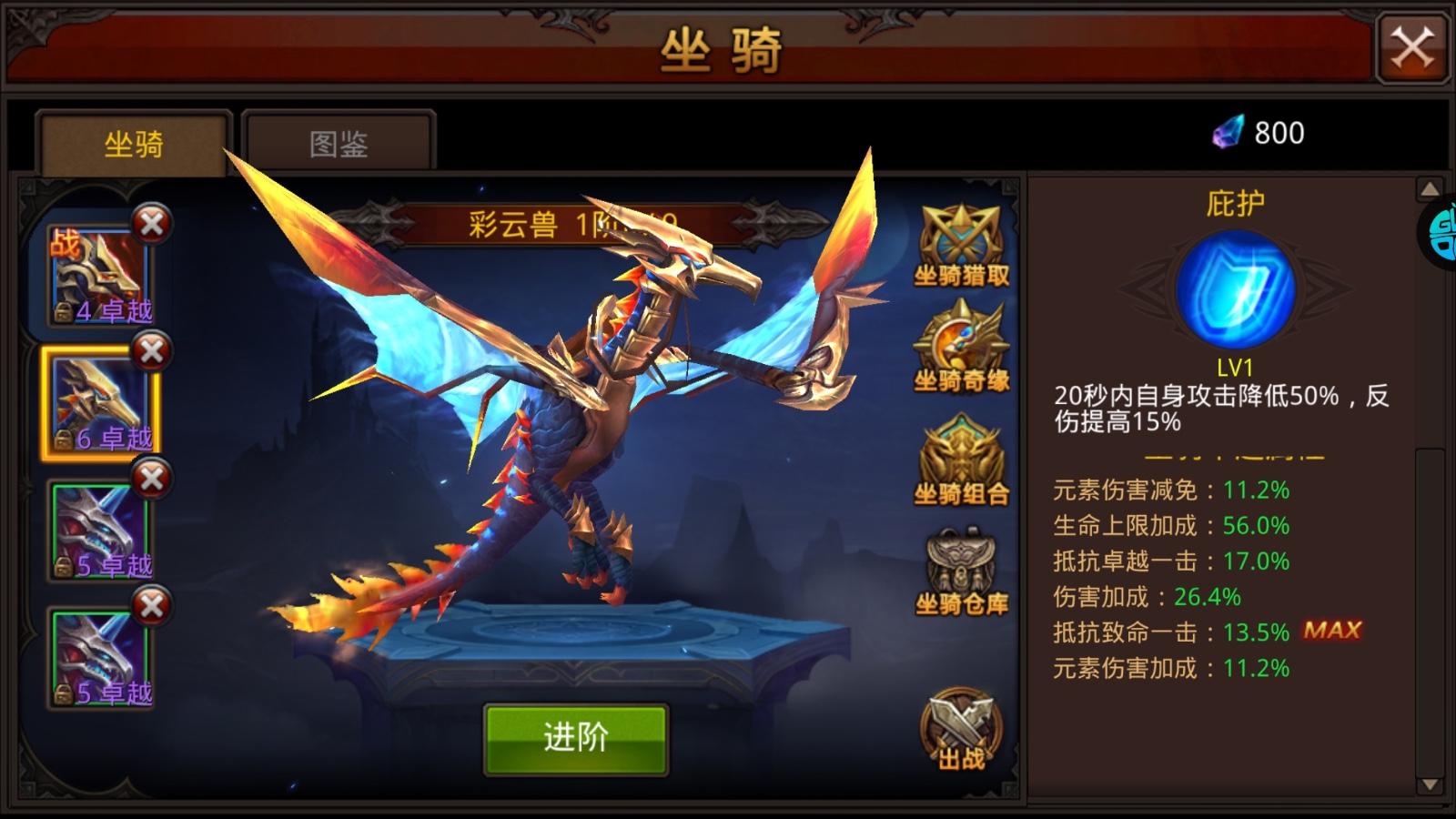Viewport: 1456px width, 819px height.
Task: Select the red mount thumbnail labeled 4 卓越
Action: point(100,273)
